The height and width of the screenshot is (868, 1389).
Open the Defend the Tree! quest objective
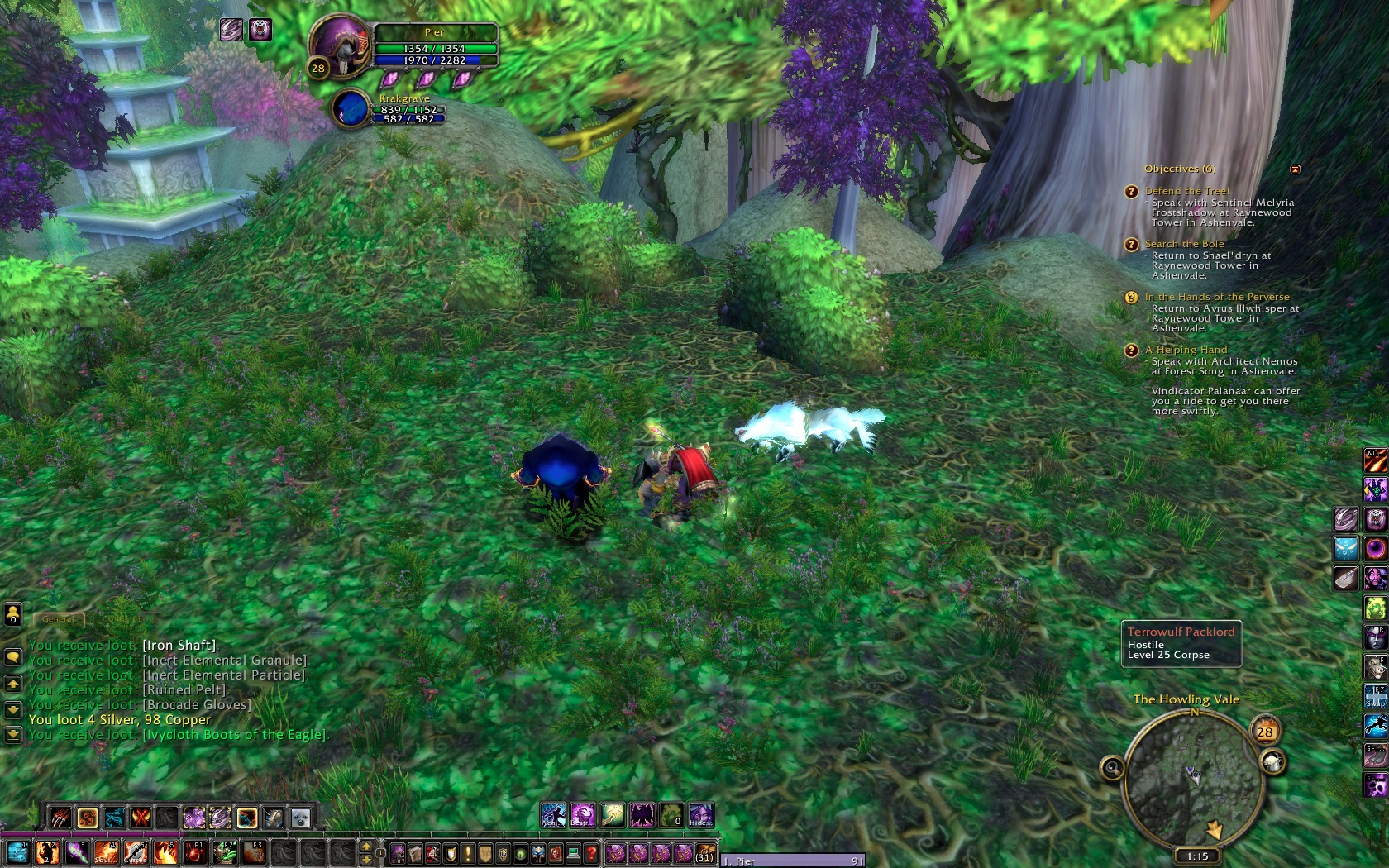(1187, 191)
